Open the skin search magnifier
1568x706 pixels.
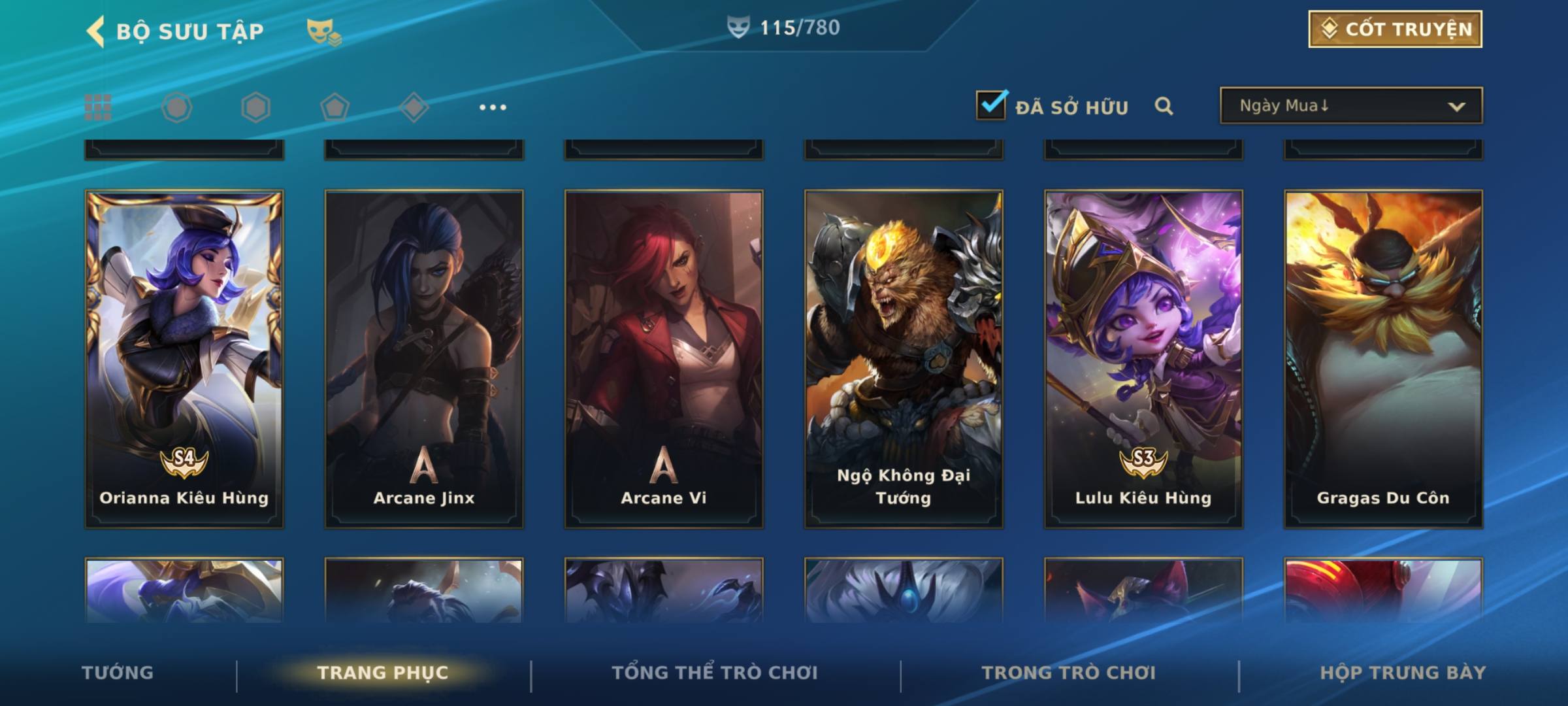point(1164,106)
